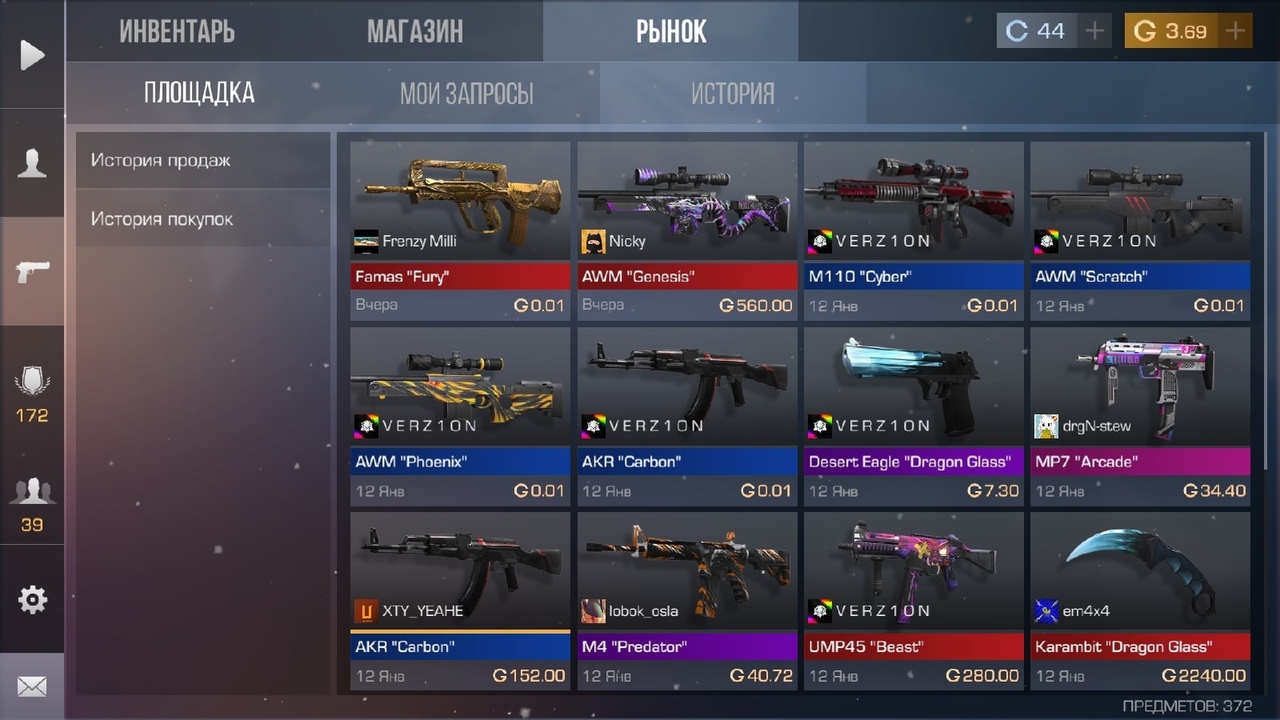
Task: Click the play arrow in the sidebar
Action: (32, 54)
